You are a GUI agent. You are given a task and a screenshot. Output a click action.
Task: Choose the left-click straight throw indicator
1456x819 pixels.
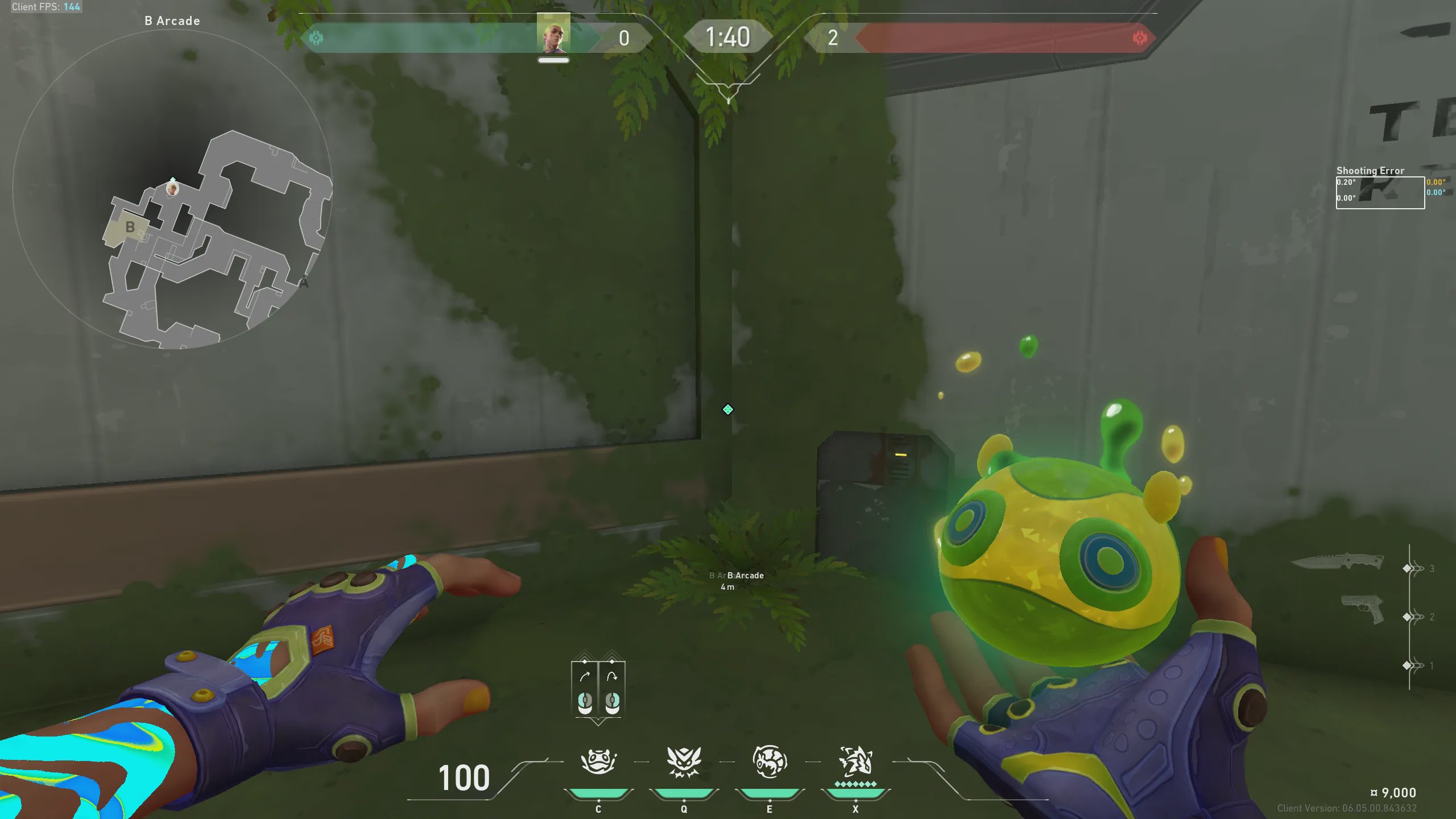click(585, 689)
